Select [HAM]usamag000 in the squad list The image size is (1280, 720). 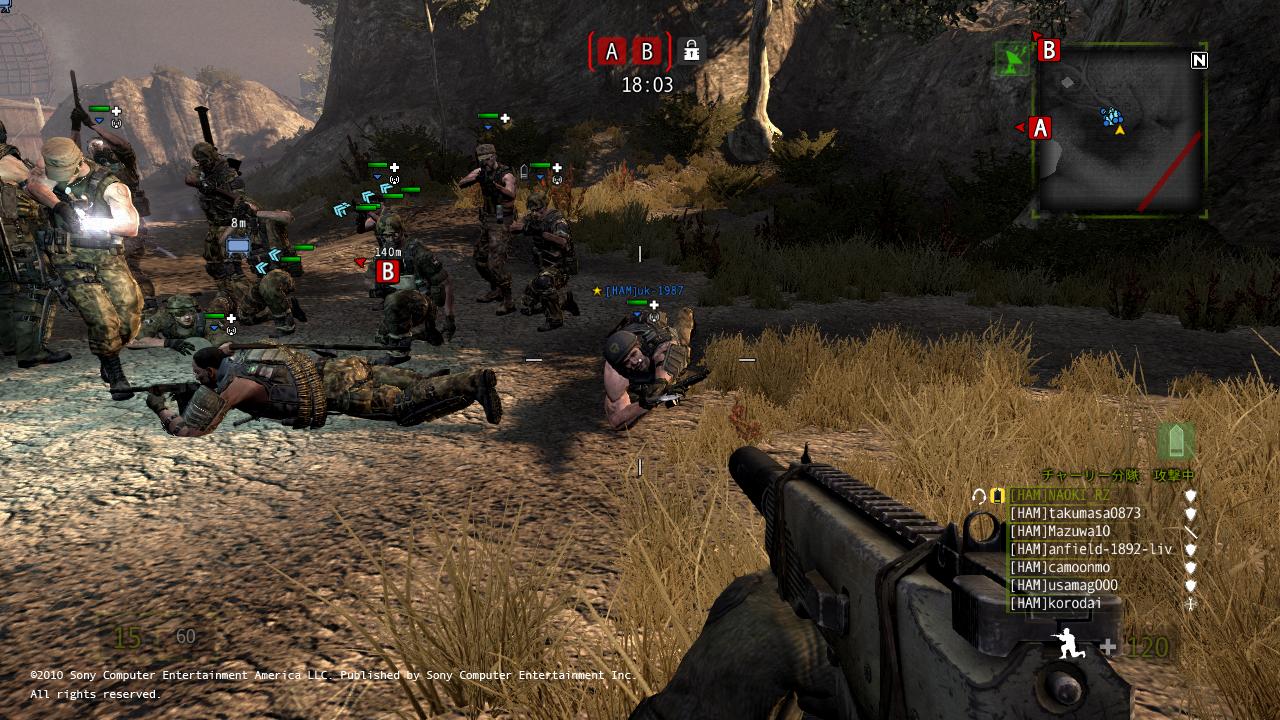tap(1064, 585)
